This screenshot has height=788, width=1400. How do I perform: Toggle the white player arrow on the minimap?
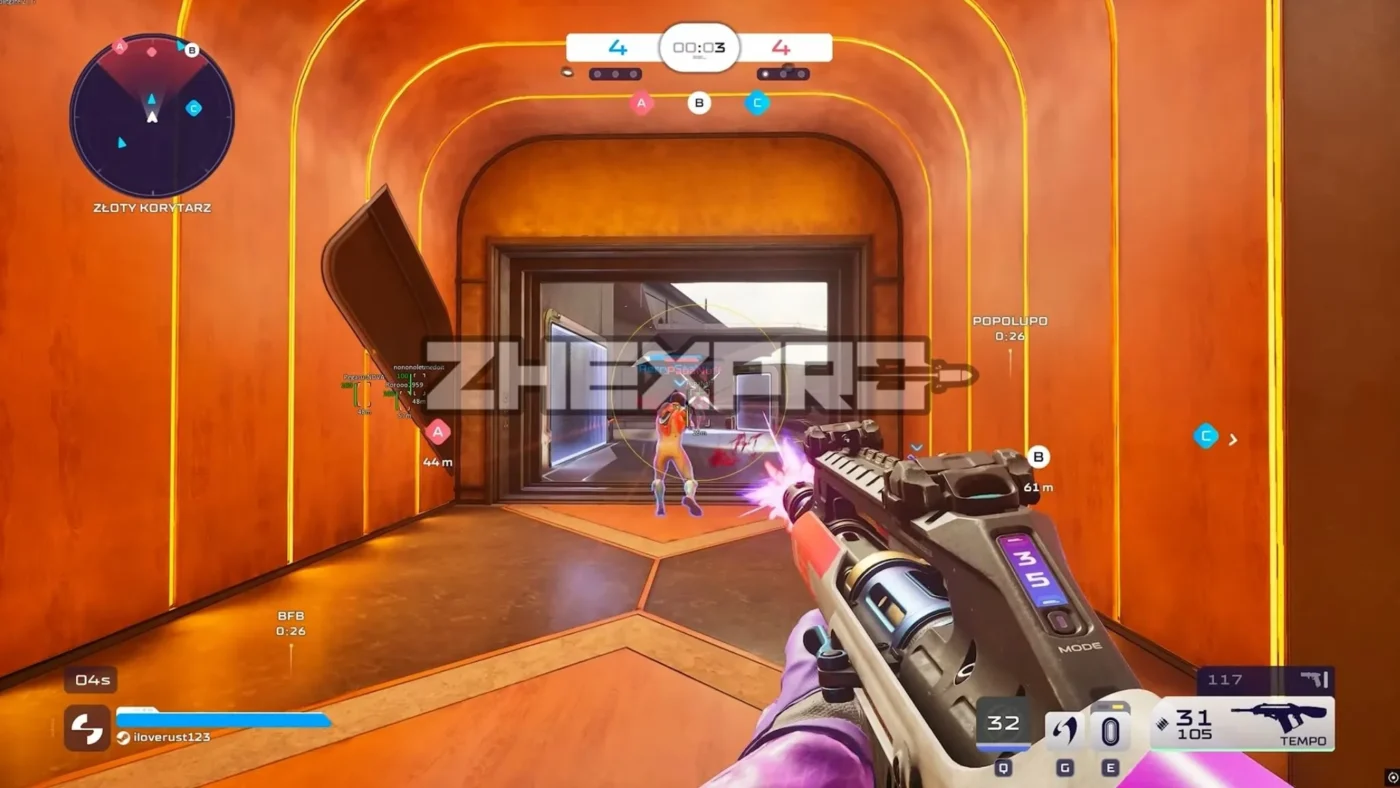pos(151,116)
